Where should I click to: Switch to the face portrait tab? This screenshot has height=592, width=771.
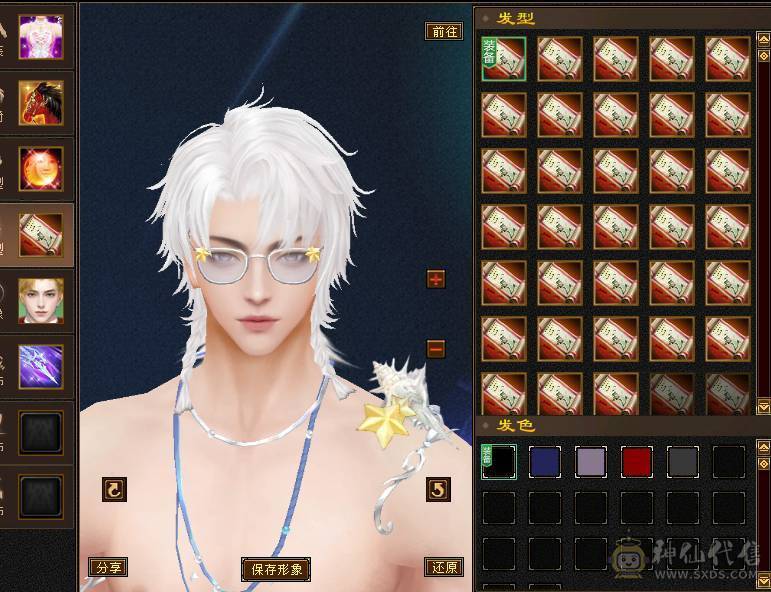tap(41, 300)
